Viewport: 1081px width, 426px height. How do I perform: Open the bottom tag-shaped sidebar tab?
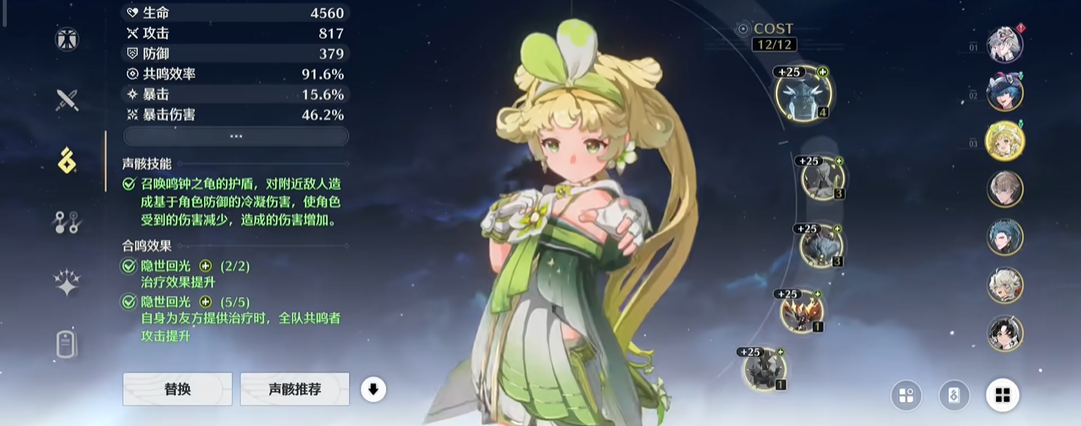tap(67, 344)
